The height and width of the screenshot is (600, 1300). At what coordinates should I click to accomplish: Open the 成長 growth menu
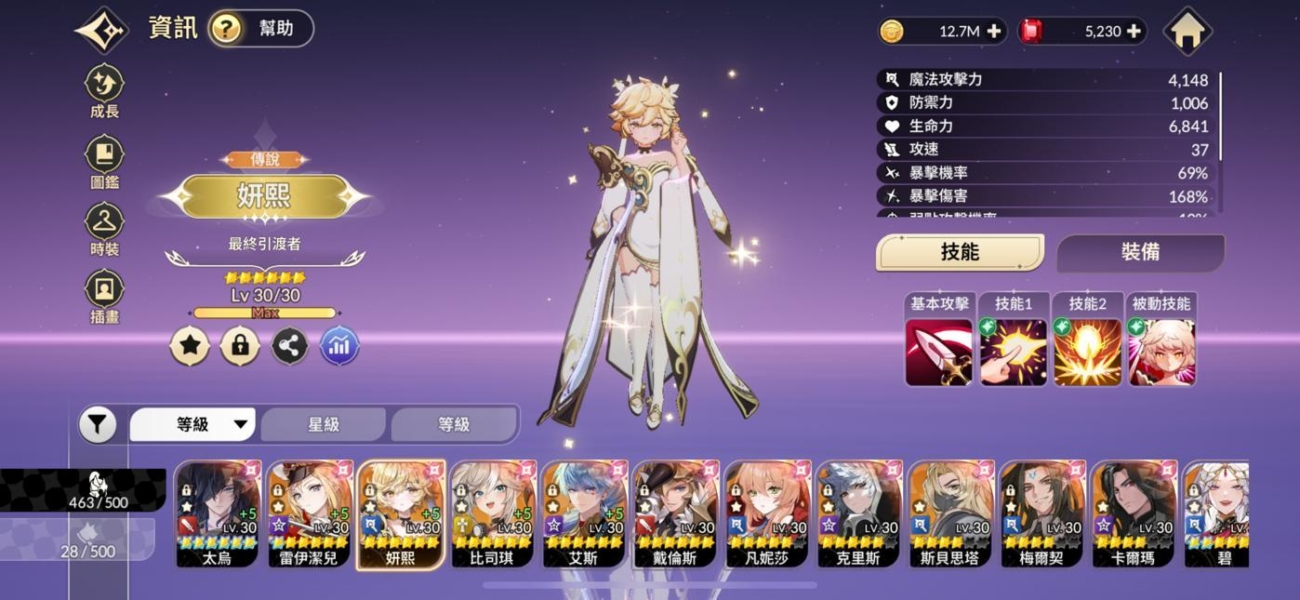tap(104, 91)
